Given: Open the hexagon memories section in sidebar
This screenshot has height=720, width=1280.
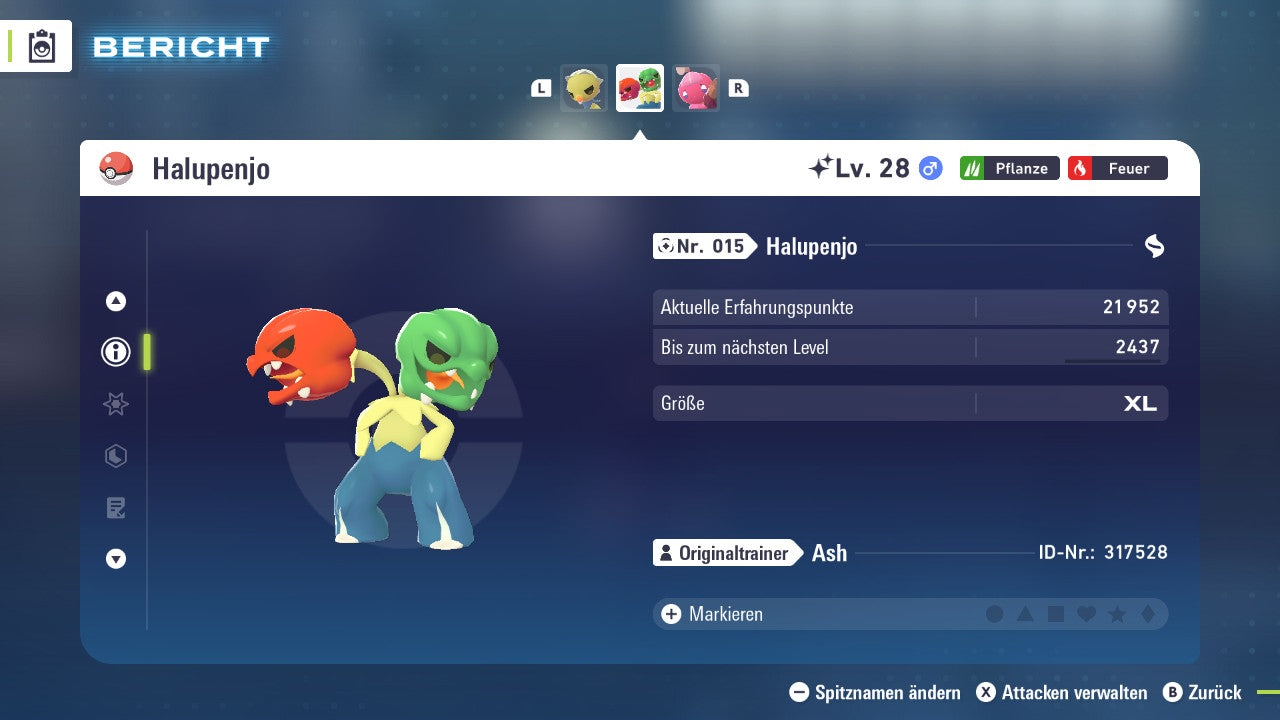Looking at the screenshot, I should click(115, 456).
